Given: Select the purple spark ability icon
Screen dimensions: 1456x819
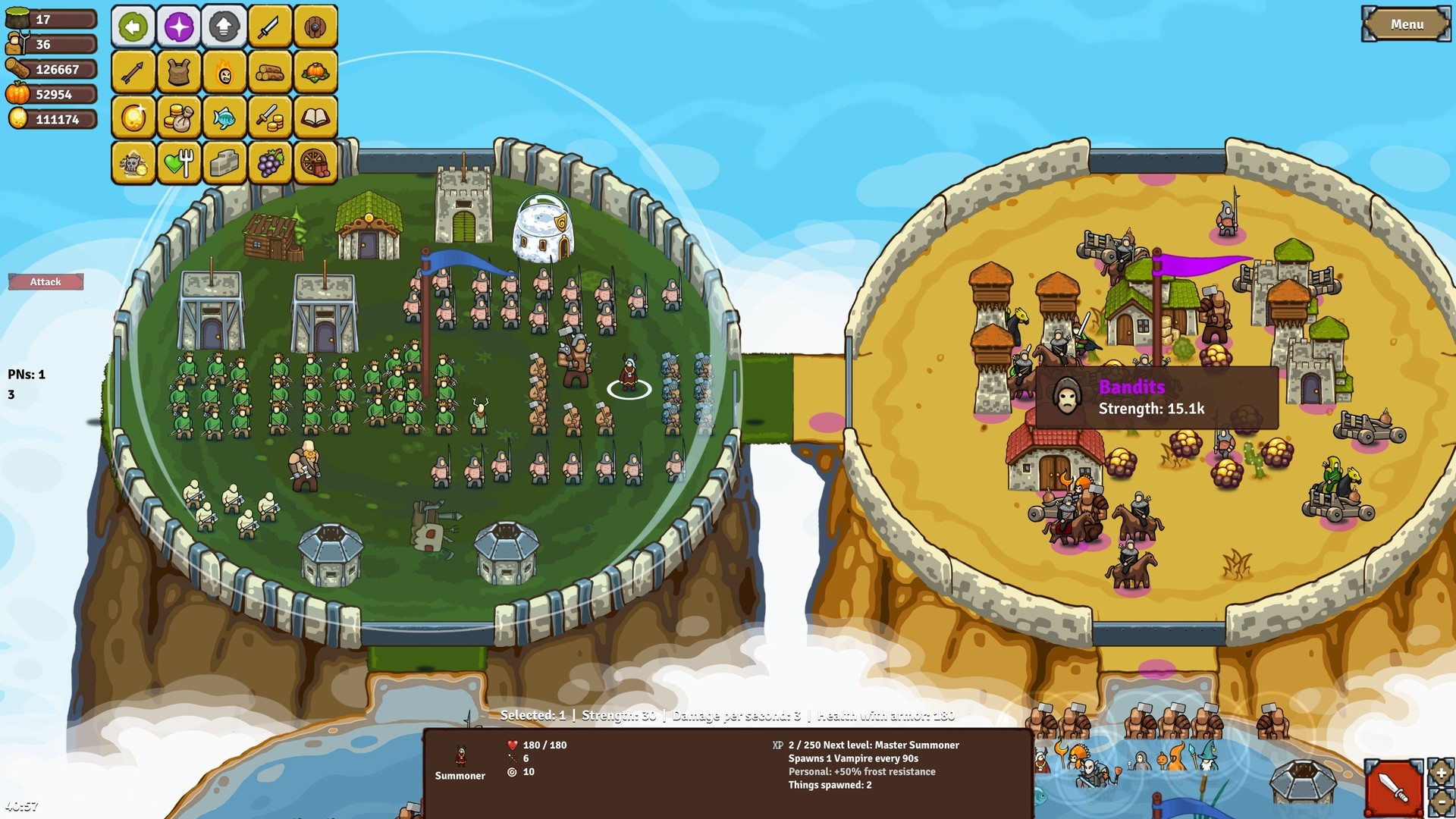Looking at the screenshot, I should point(179,27).
